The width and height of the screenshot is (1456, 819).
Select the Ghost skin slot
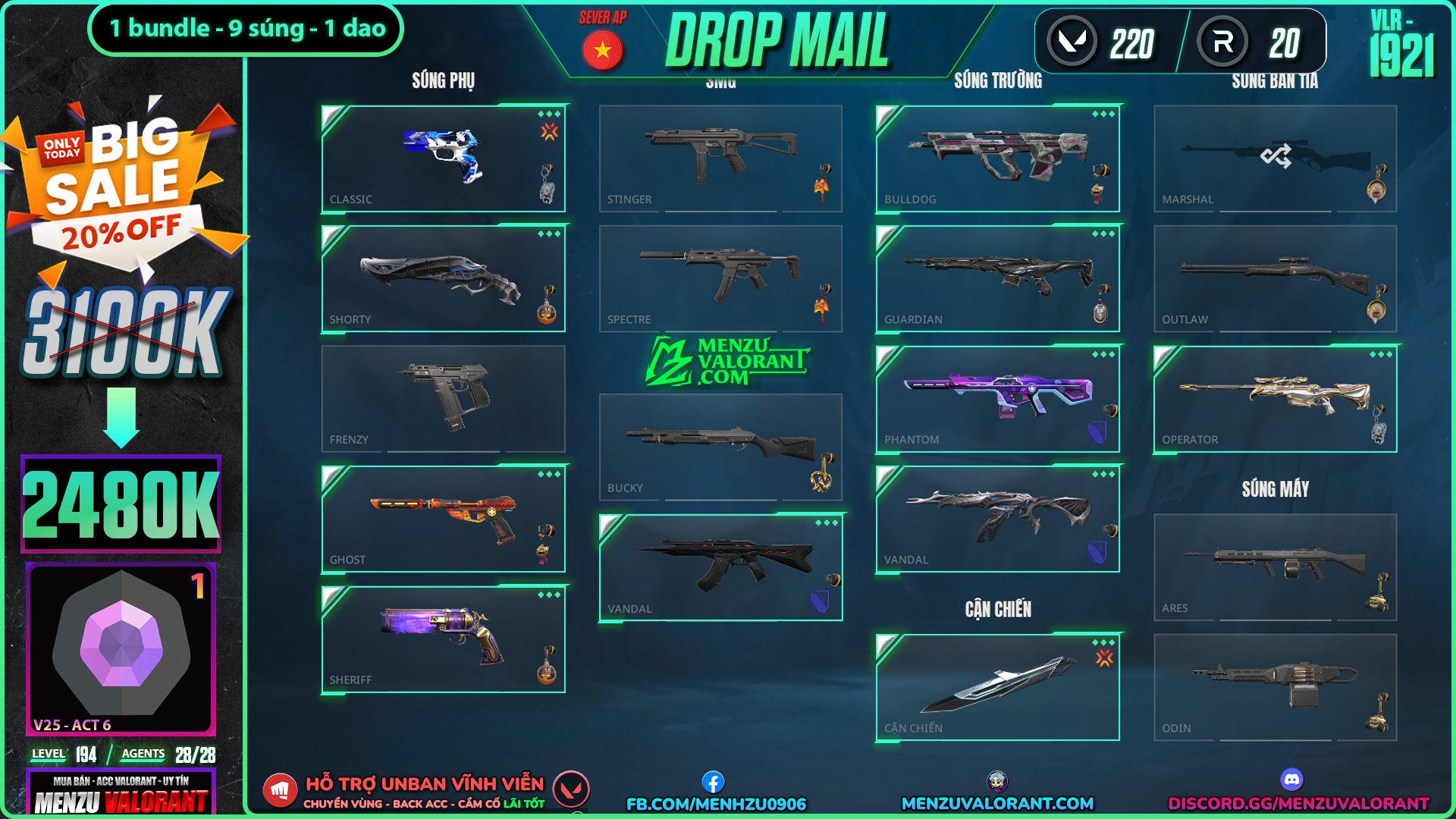(443, 519)
